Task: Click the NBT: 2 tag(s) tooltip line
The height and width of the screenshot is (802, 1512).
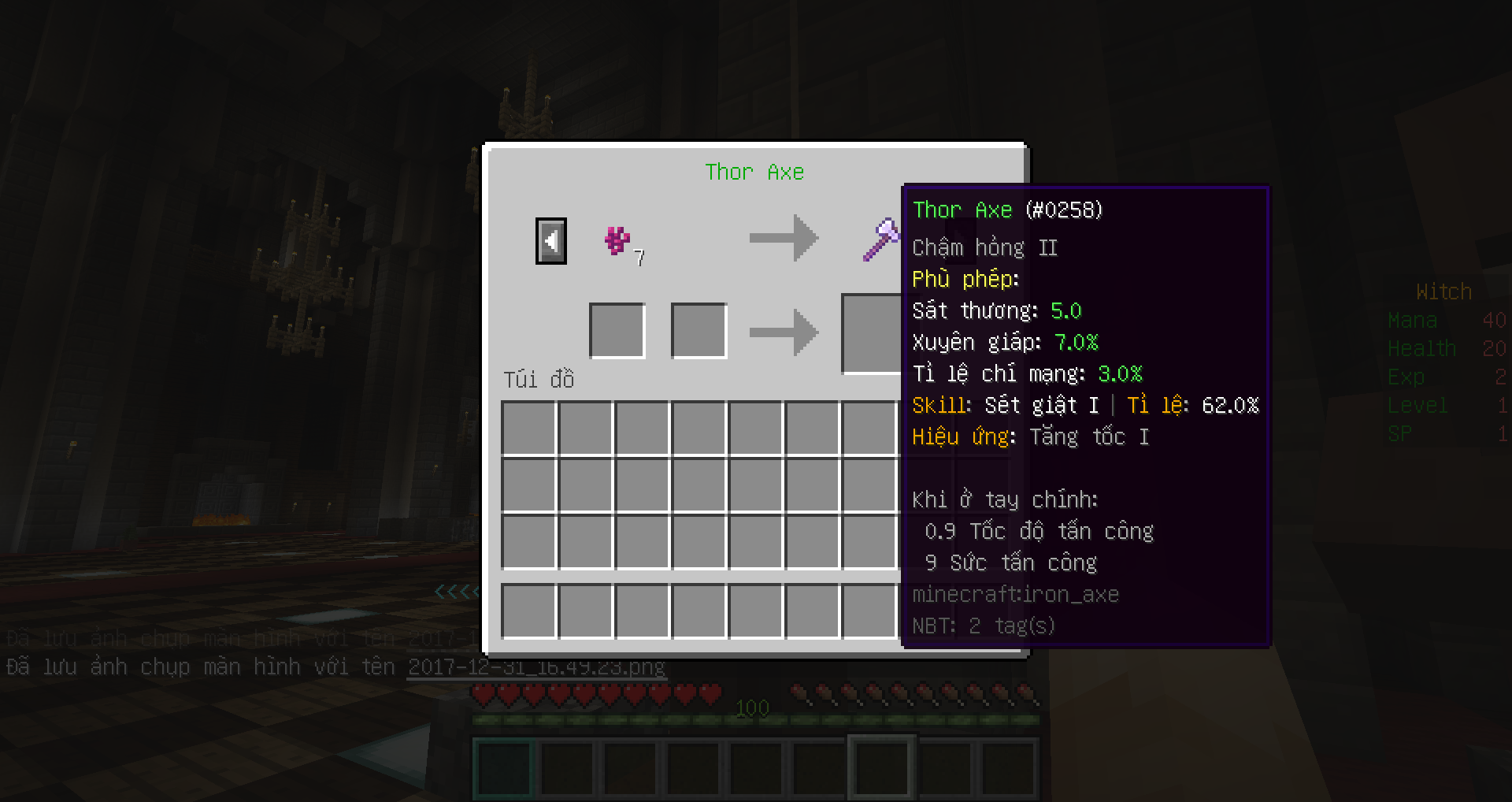Action: [984, 625]
